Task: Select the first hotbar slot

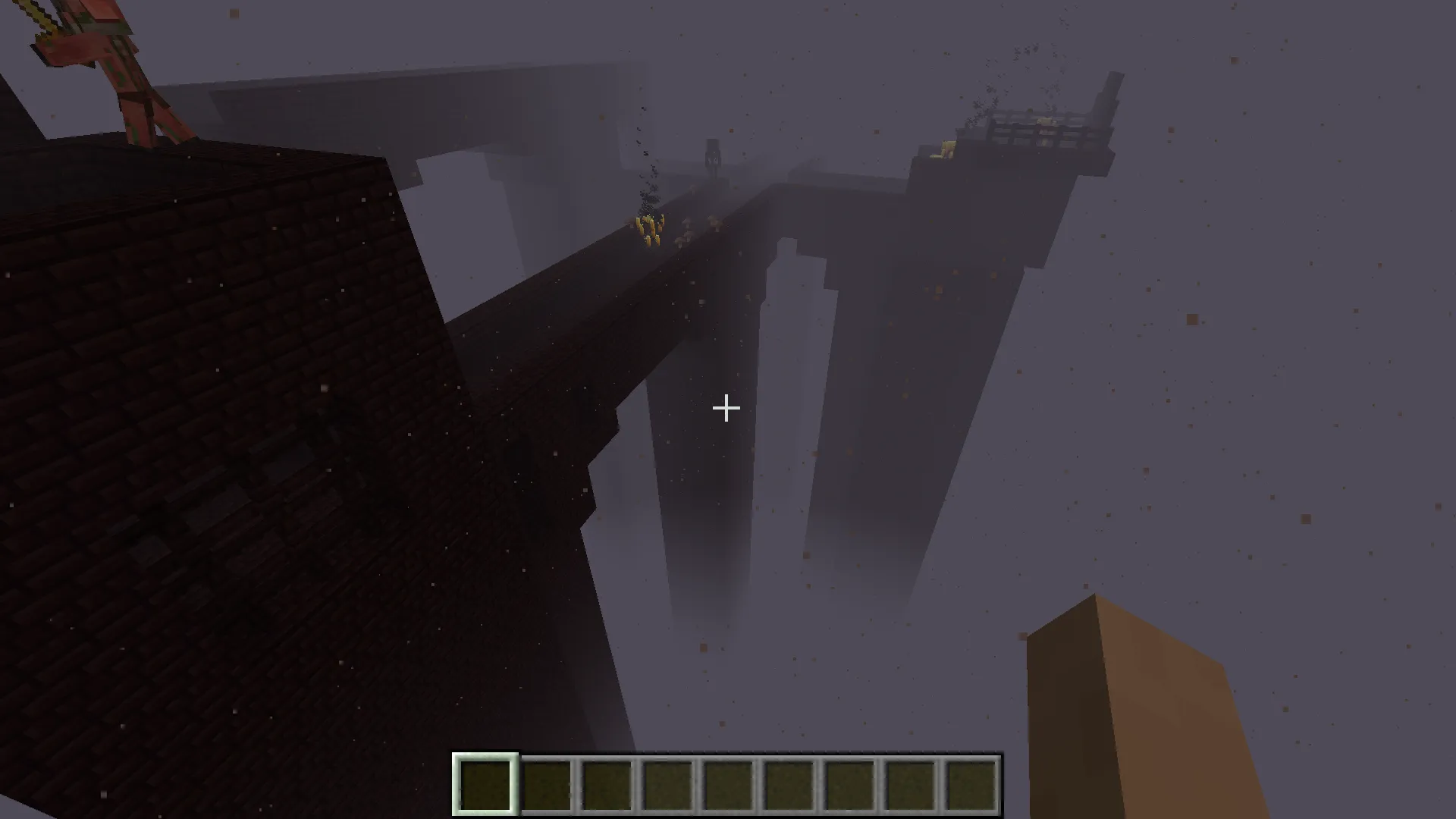Action: 485,783
